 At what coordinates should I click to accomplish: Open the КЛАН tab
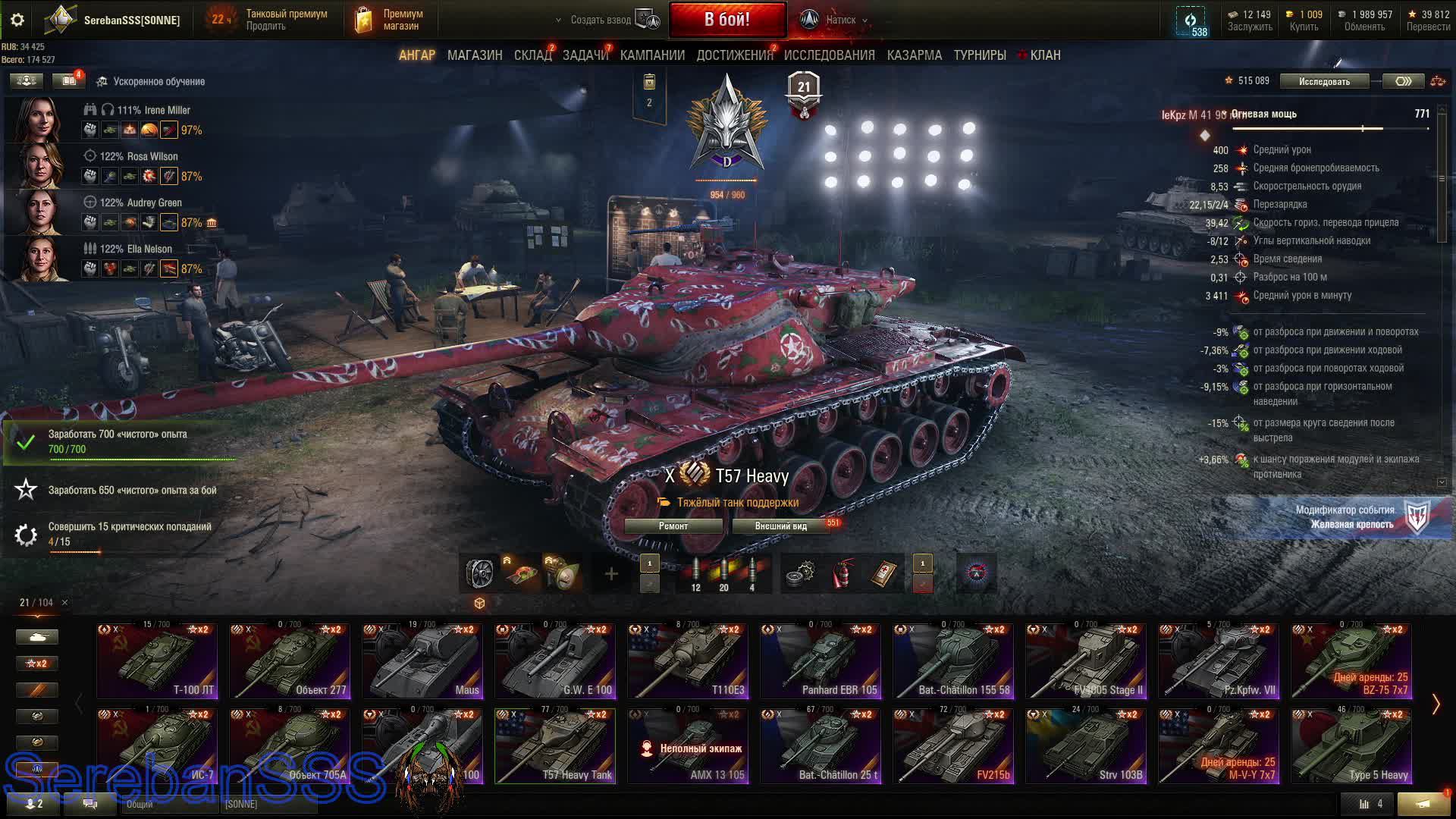1044,55
